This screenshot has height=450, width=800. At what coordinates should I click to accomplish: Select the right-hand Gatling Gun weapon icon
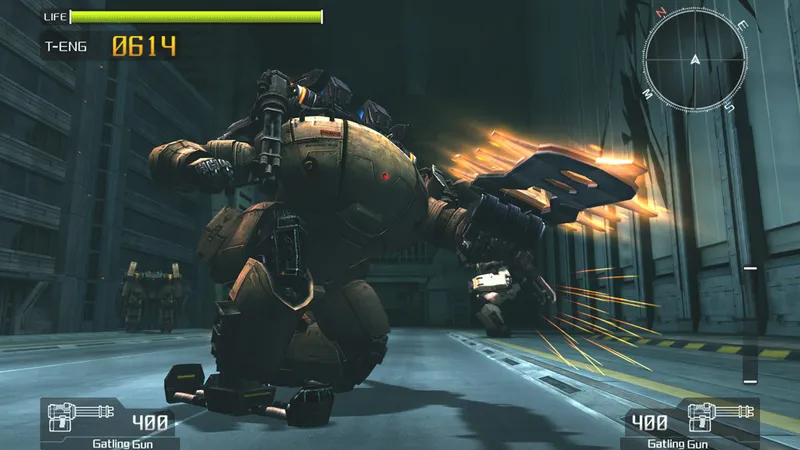click(x=728, y=417)
